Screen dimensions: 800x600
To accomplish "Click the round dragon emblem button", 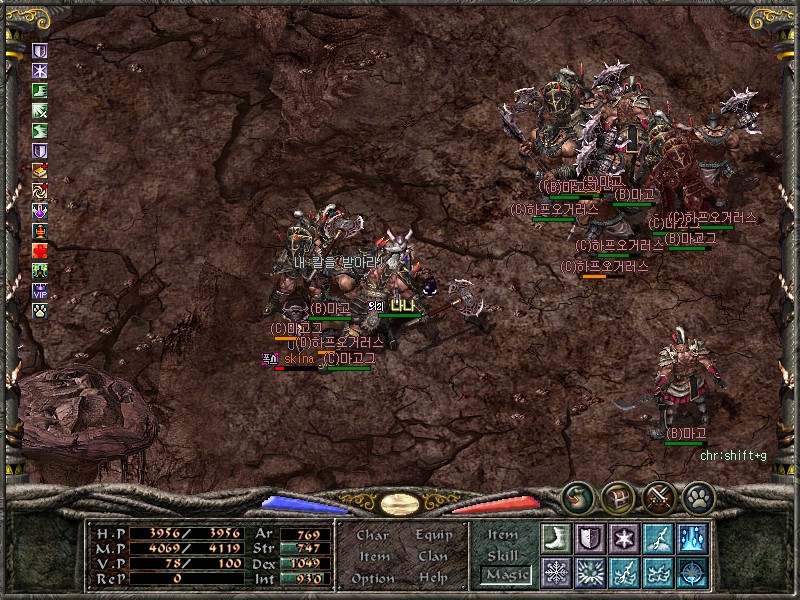I will (x=577, y=497).
